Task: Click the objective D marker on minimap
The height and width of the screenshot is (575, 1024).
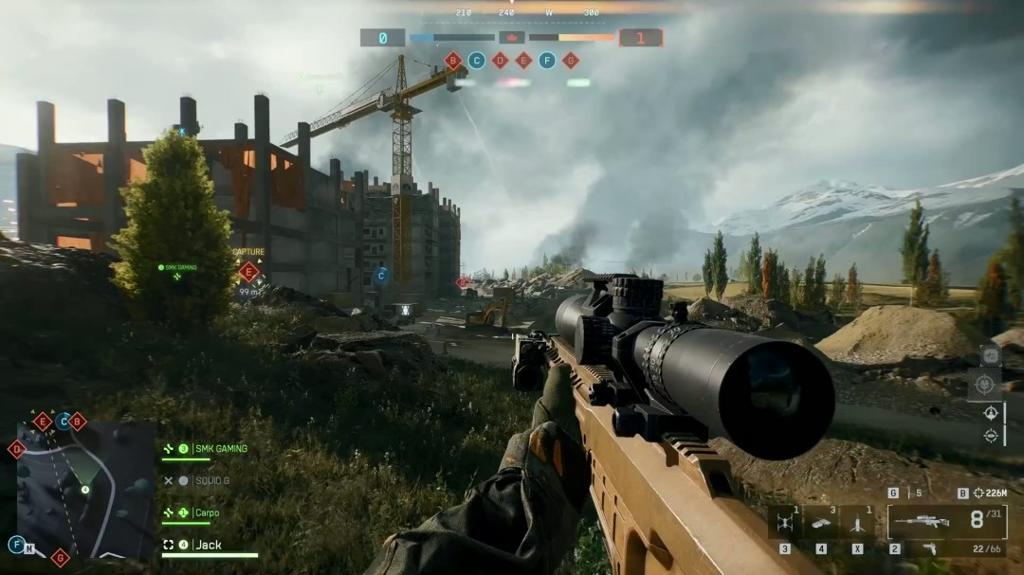Action: pyautogui.click(x=17, y=449)
